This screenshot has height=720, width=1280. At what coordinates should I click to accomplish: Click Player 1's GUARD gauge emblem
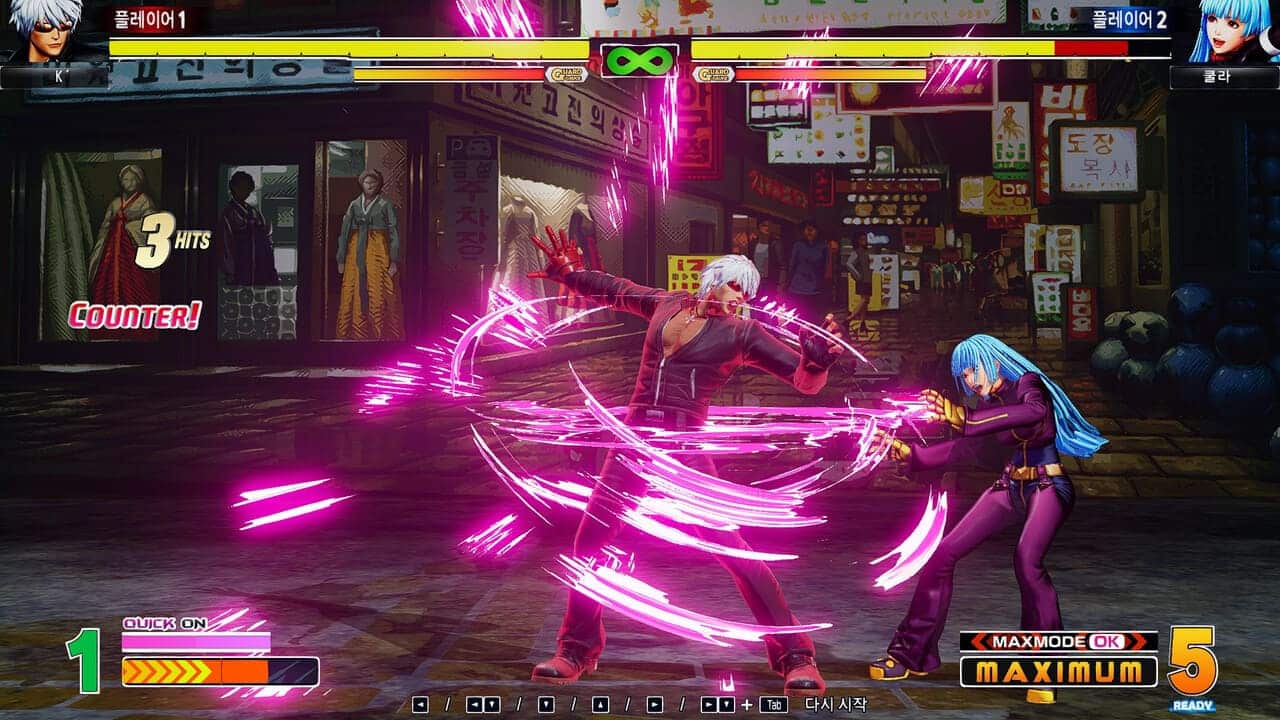tap(566, 74)
